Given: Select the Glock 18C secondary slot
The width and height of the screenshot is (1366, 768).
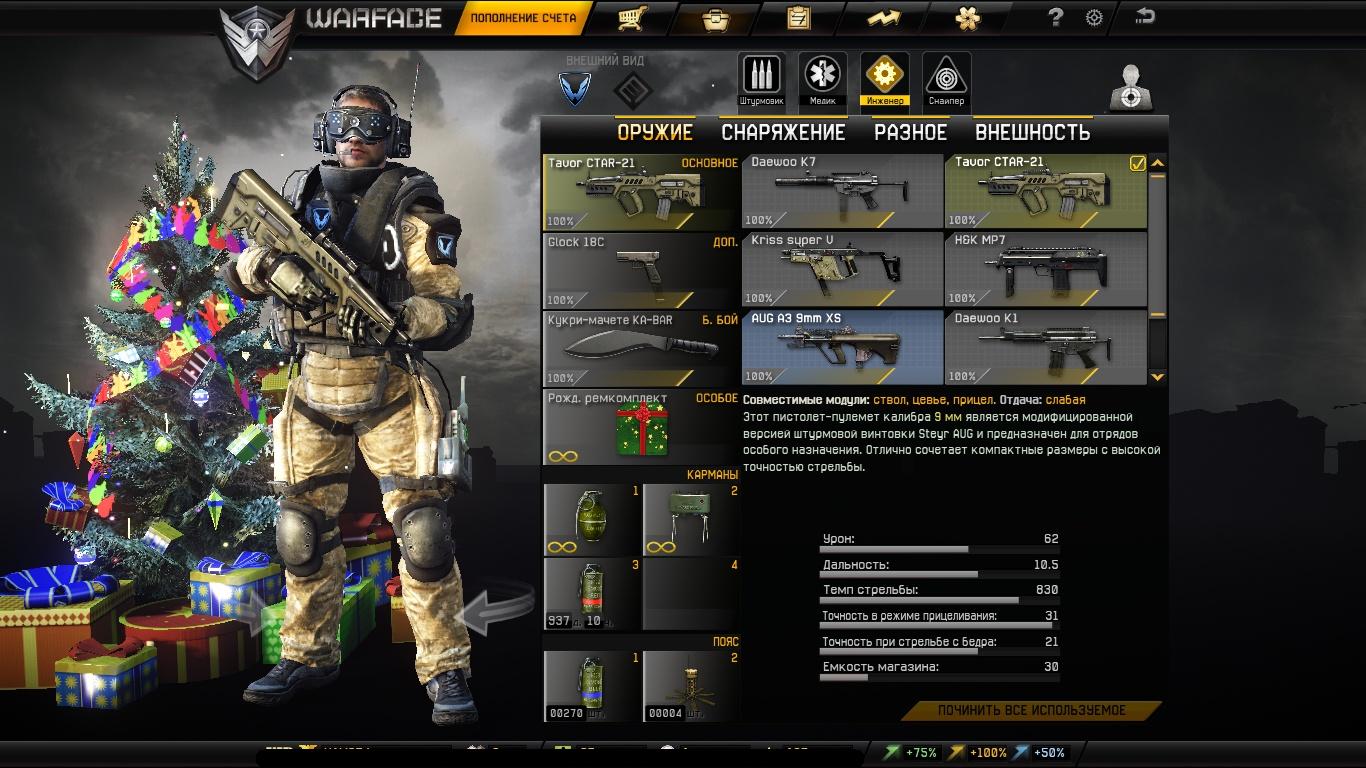Looking at the screenshot, I should click(641, 271).
